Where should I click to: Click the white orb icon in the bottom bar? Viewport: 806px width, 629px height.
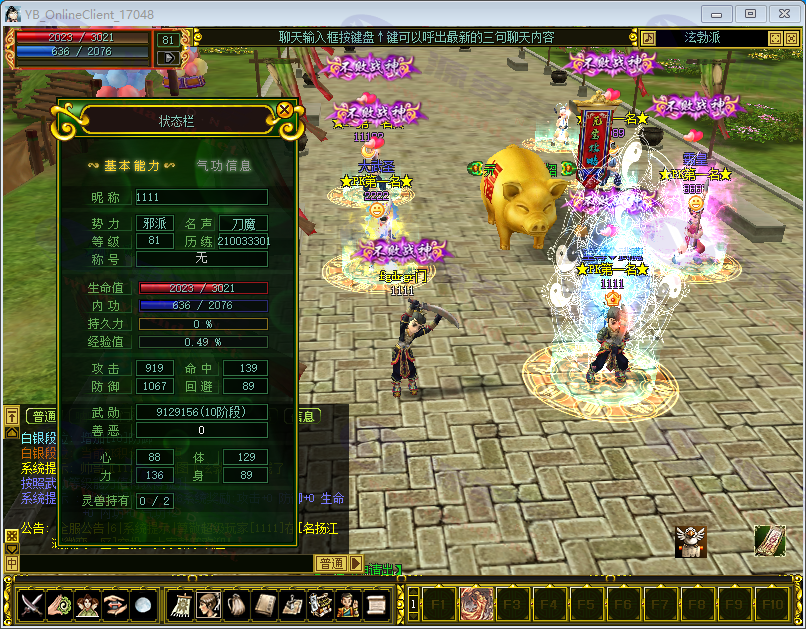point(143,604)
